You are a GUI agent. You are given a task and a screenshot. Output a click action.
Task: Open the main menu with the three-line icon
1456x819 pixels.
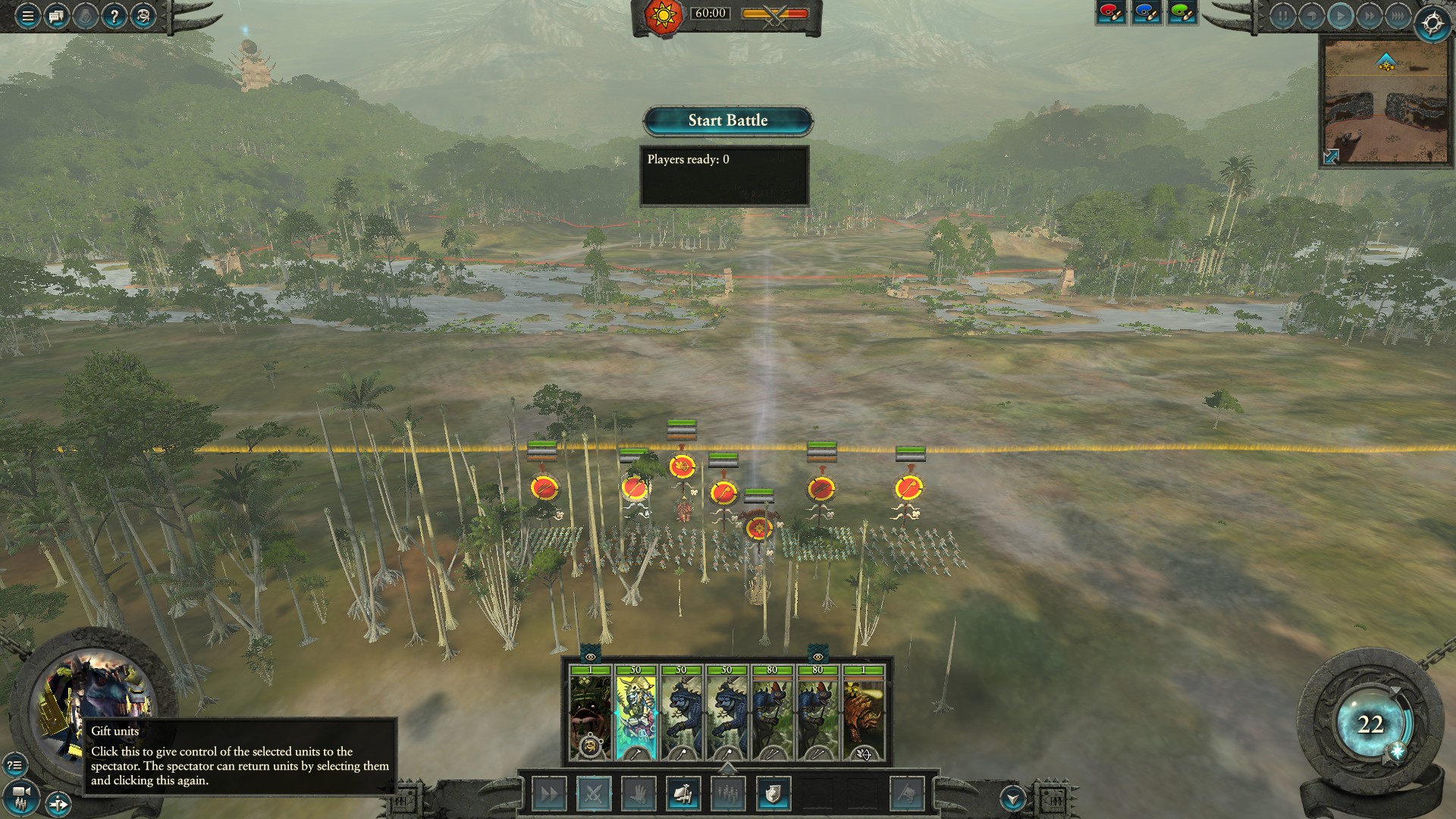27,16
